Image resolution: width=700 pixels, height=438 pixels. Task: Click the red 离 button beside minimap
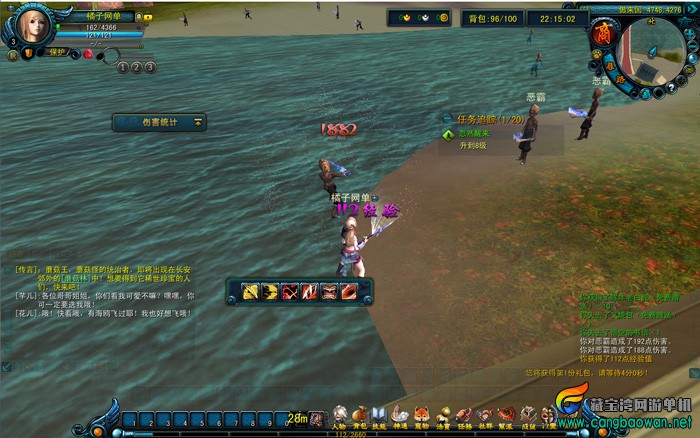tap(602, 33)
